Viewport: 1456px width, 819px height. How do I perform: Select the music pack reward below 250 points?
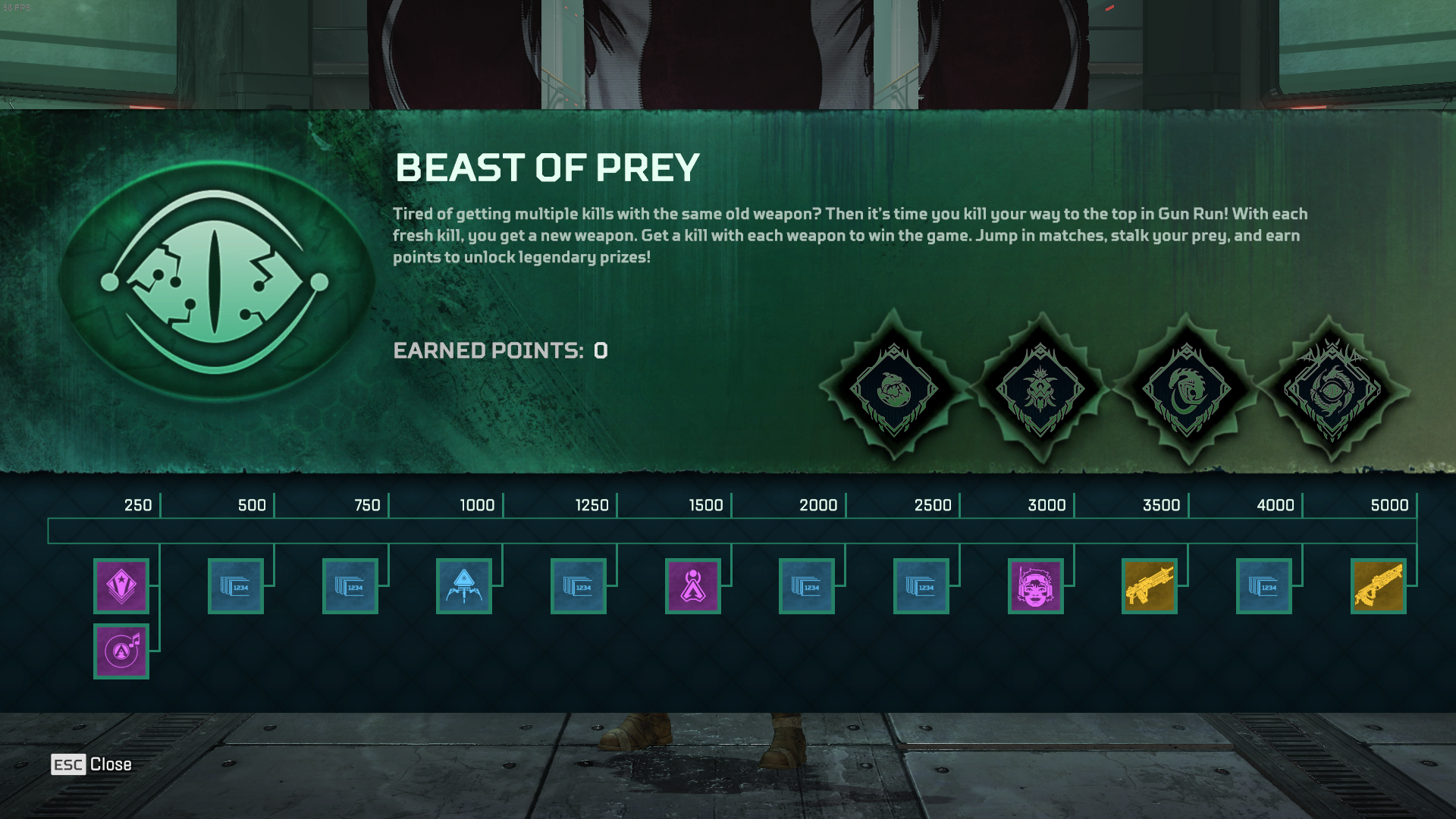pos(121,651)
